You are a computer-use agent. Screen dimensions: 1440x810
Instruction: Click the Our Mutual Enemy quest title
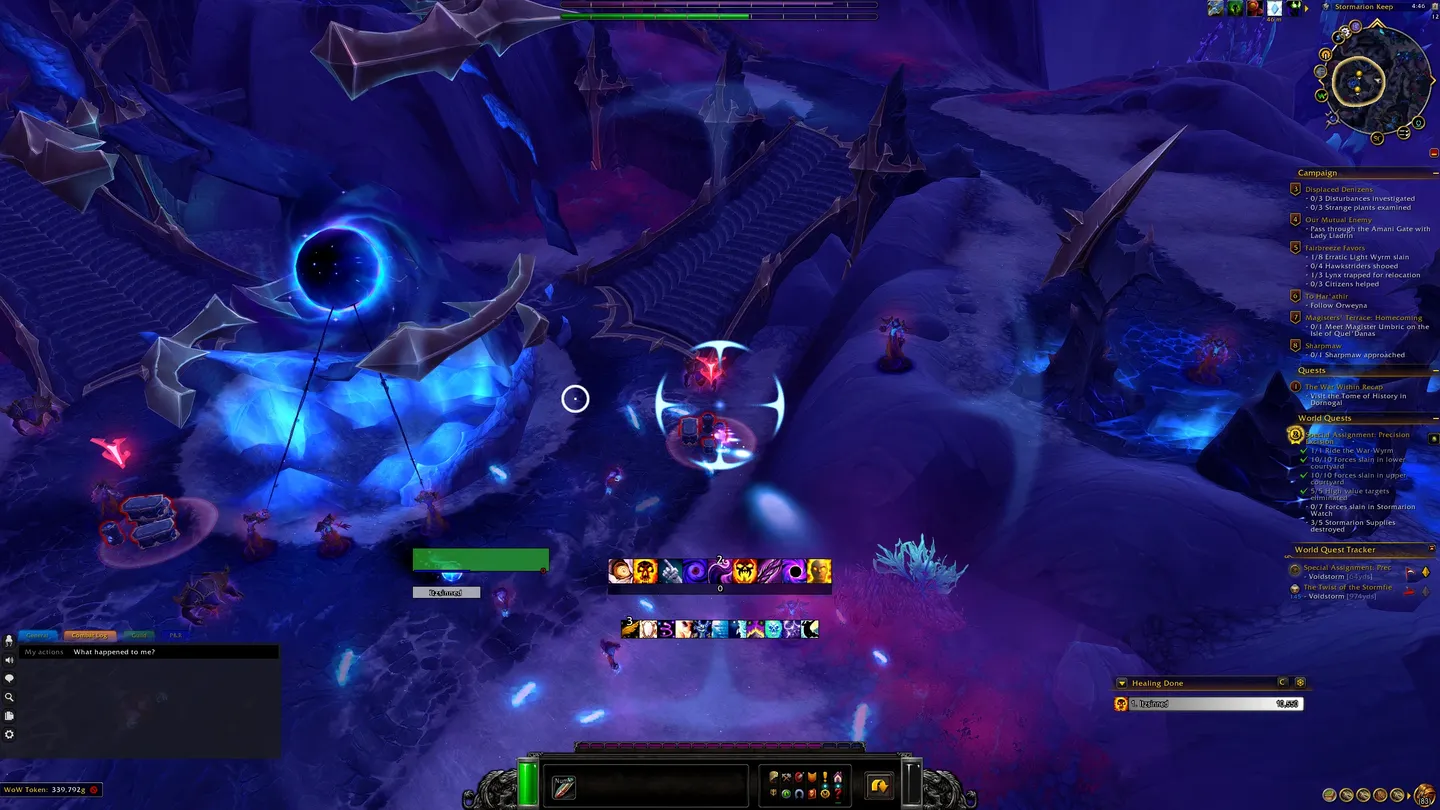1338,220
